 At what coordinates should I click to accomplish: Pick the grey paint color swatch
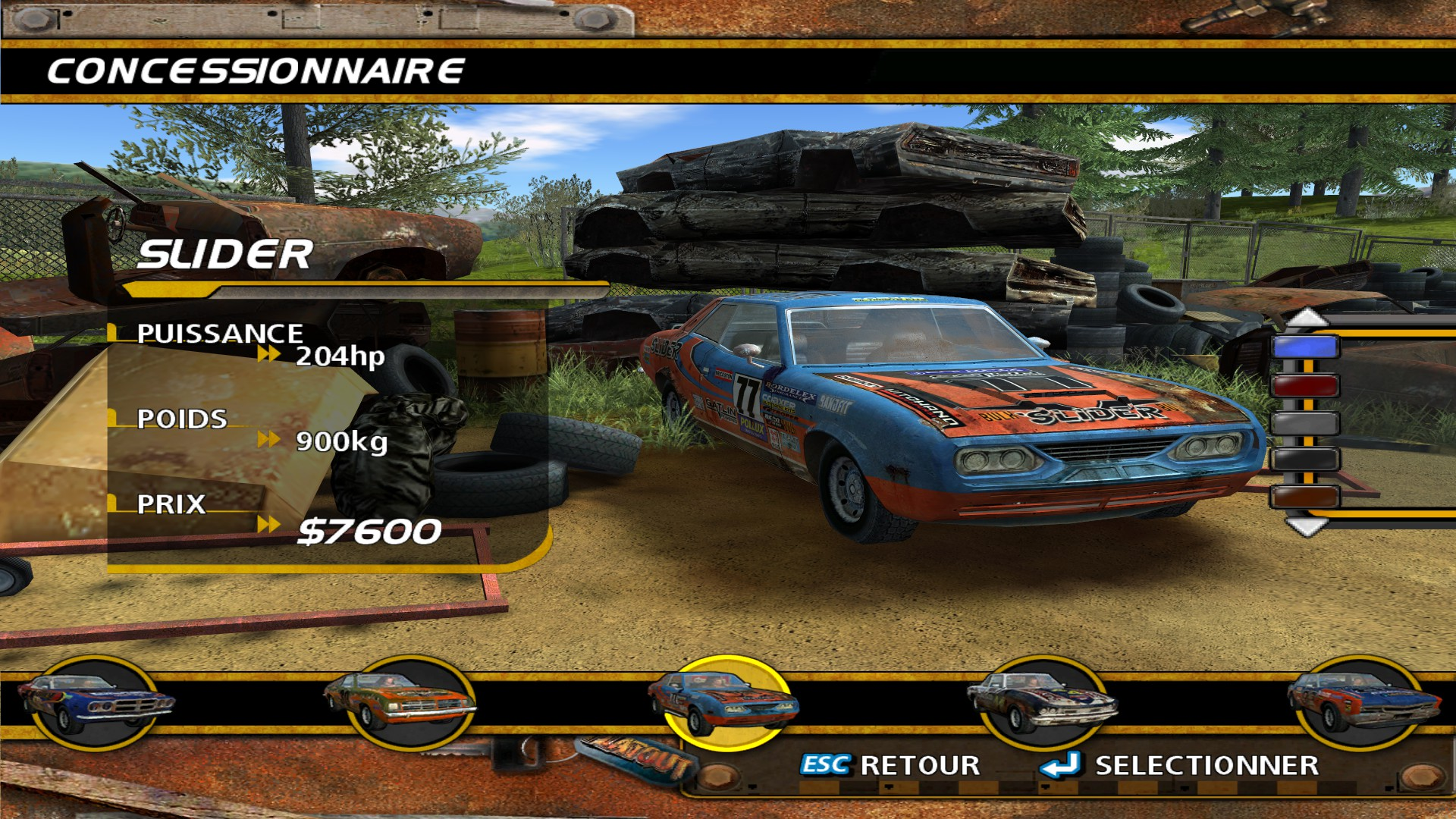(x=1305, y=422)
